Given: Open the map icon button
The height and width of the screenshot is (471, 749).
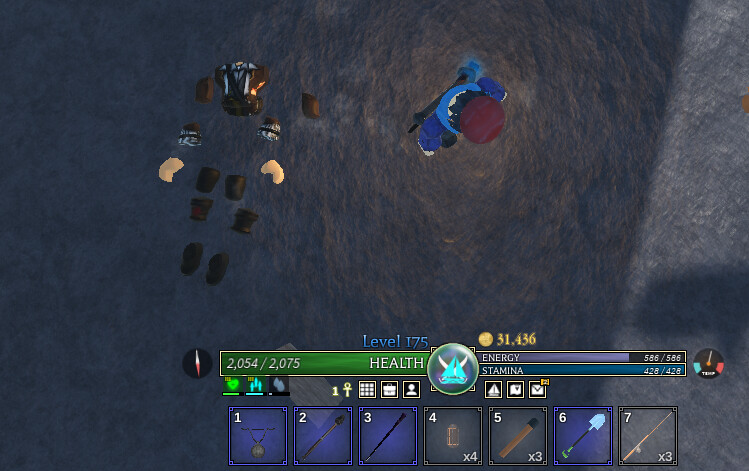Looking at the screenshot, I should [515, 390].
